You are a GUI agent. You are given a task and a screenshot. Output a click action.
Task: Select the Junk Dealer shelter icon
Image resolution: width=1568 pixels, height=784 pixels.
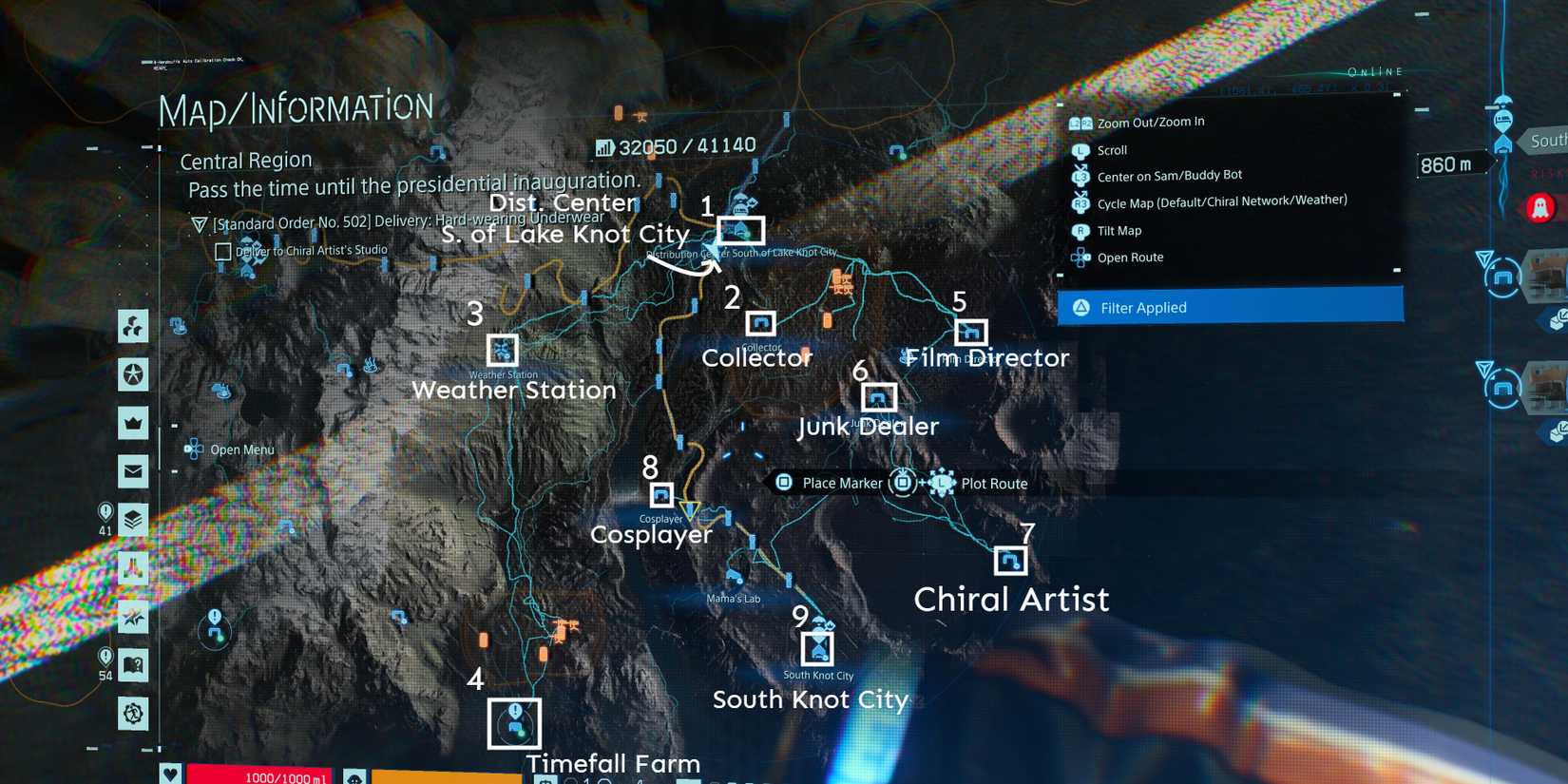pos(880,396)
